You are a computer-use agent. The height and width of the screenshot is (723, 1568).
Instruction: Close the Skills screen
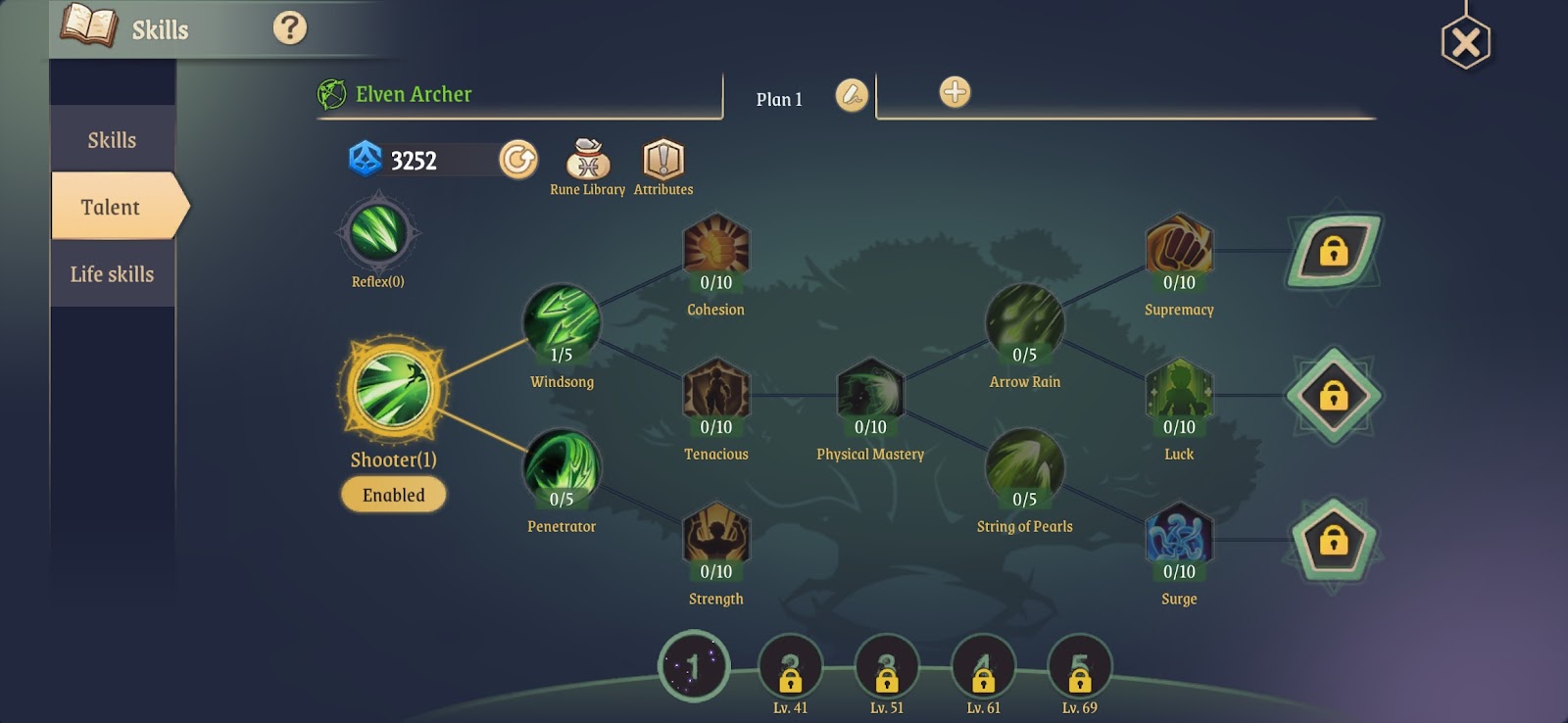1465,43
